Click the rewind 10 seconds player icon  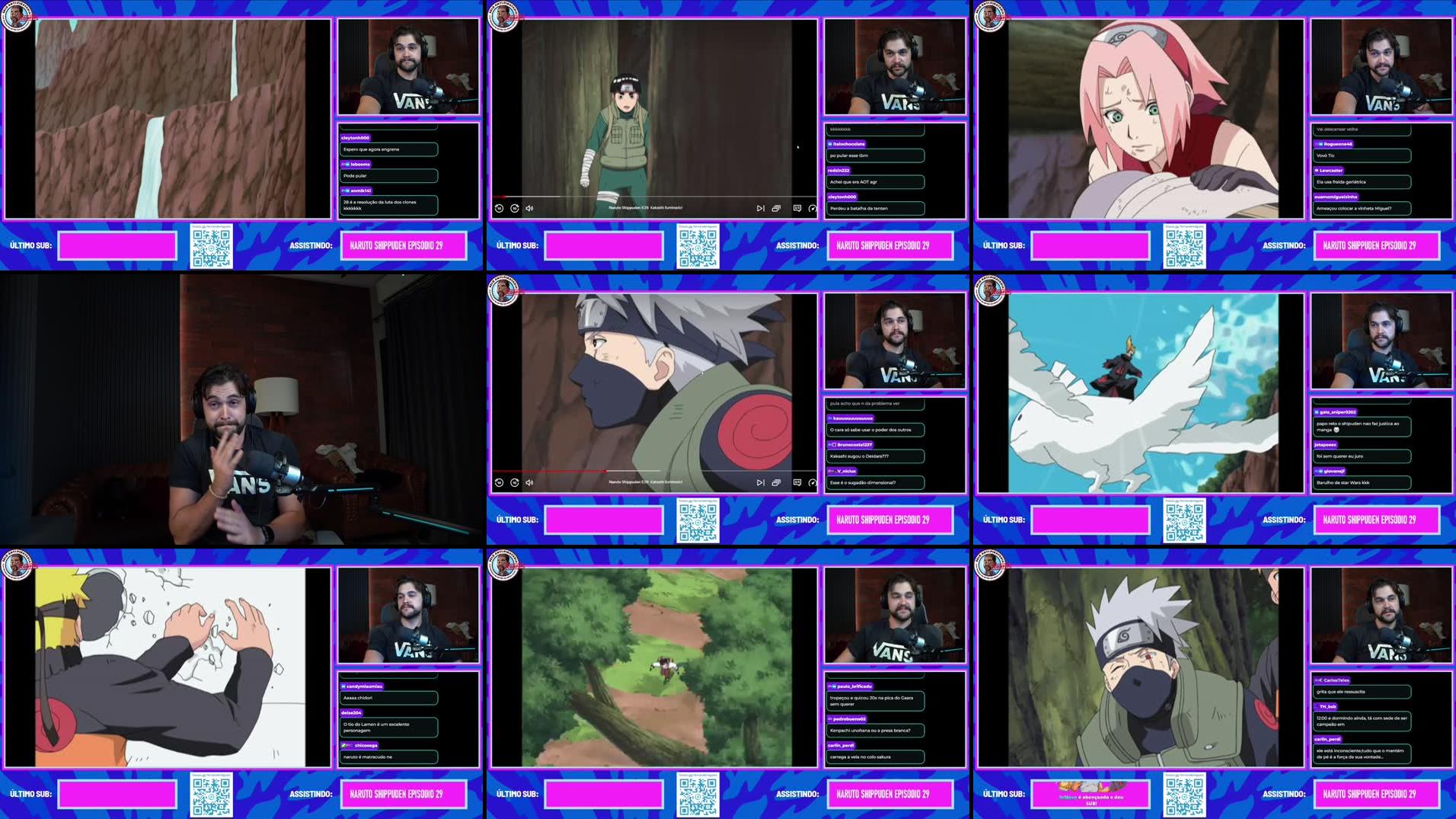click(500, 206)
